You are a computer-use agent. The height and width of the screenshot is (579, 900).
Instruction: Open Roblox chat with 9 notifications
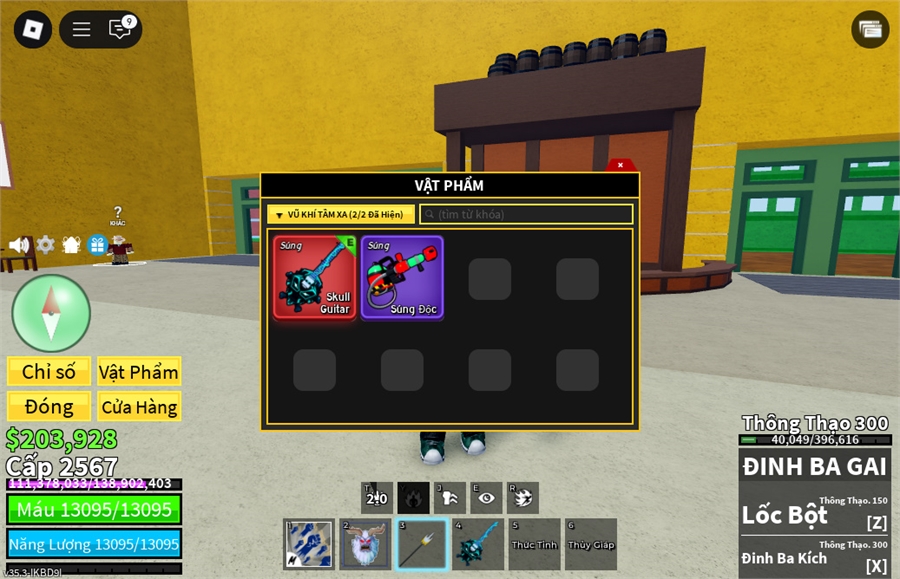(121, 29)
